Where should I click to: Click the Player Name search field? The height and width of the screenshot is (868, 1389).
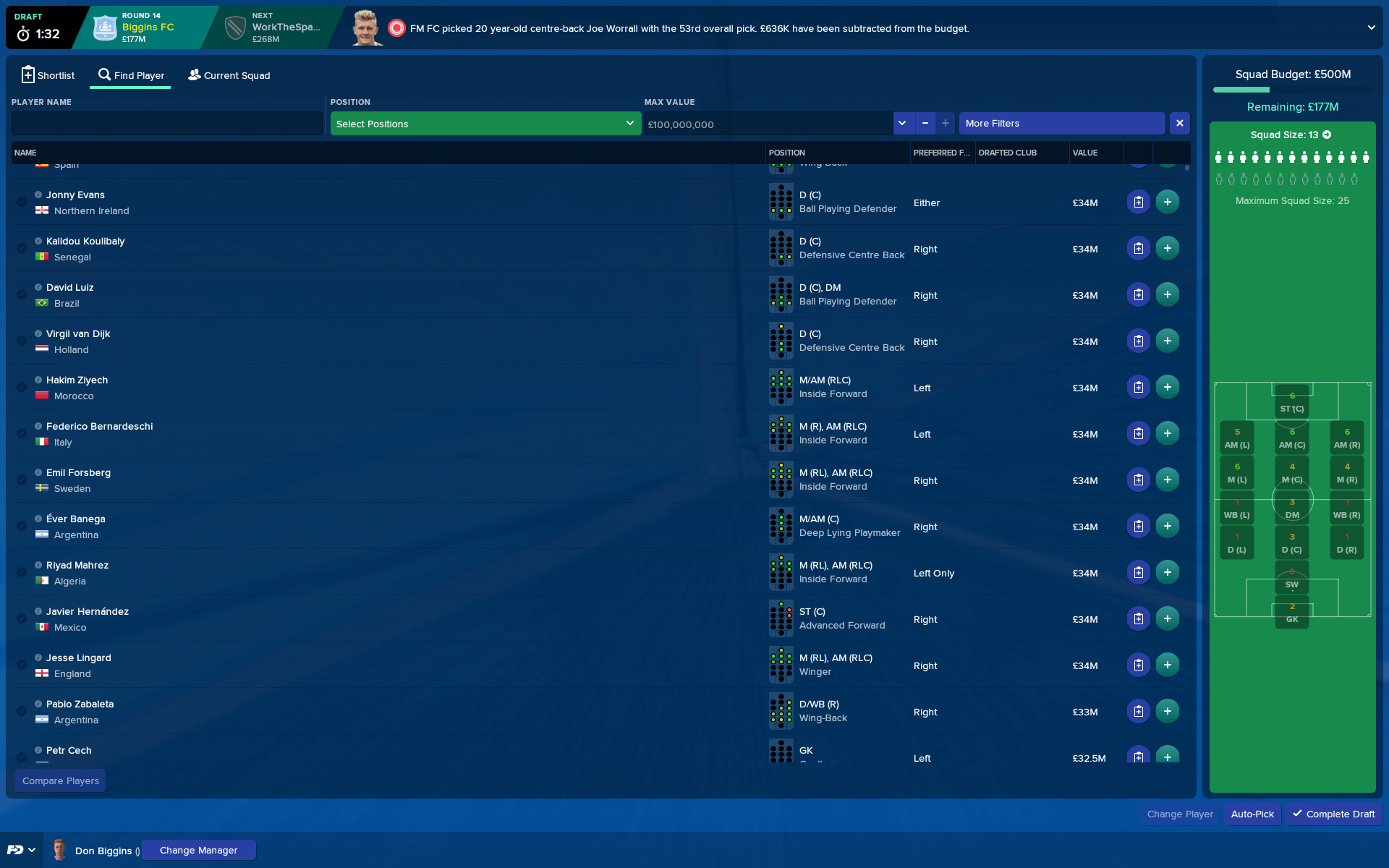coord(166,124)
